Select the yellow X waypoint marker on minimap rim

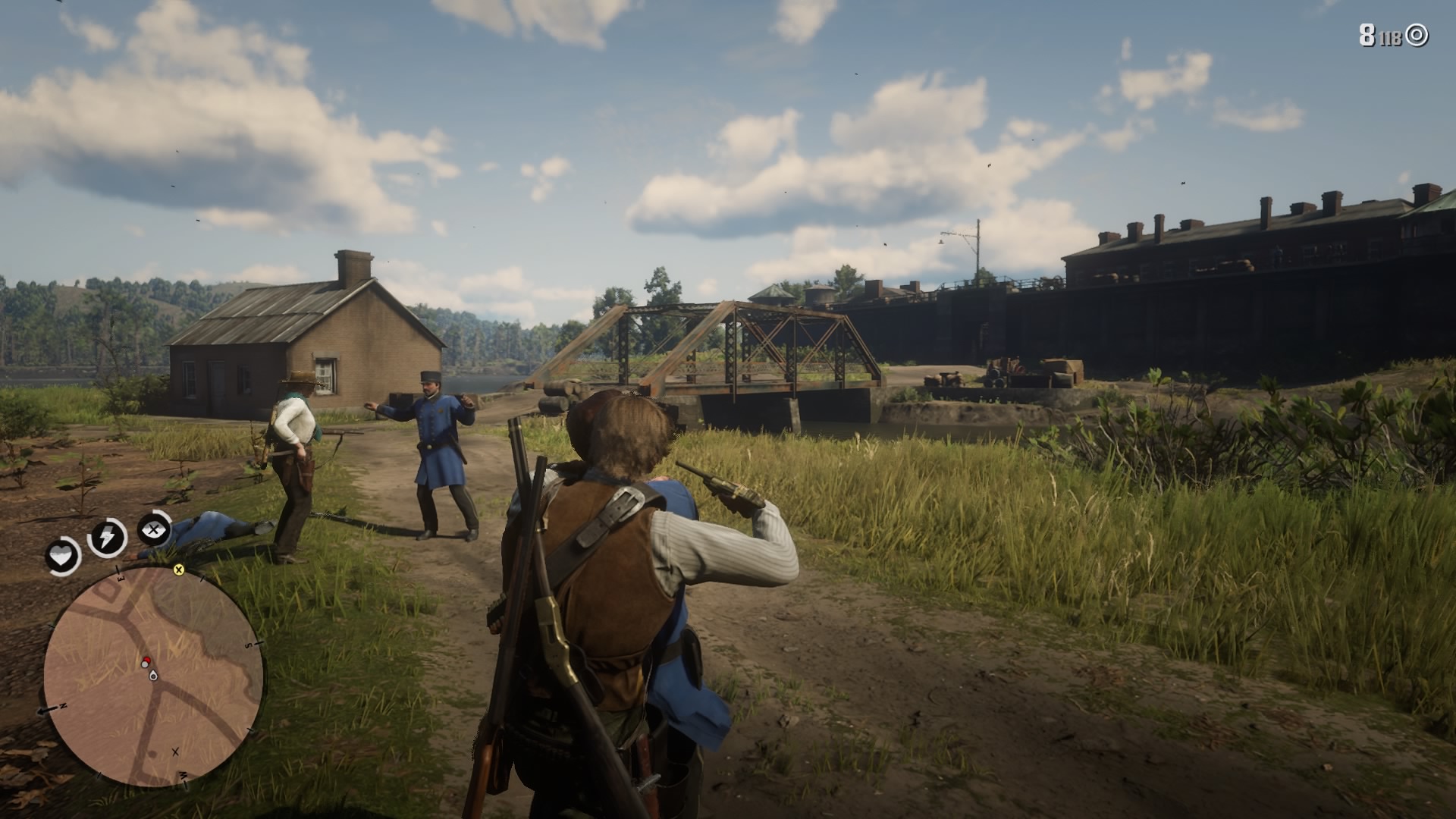point(178,571)
